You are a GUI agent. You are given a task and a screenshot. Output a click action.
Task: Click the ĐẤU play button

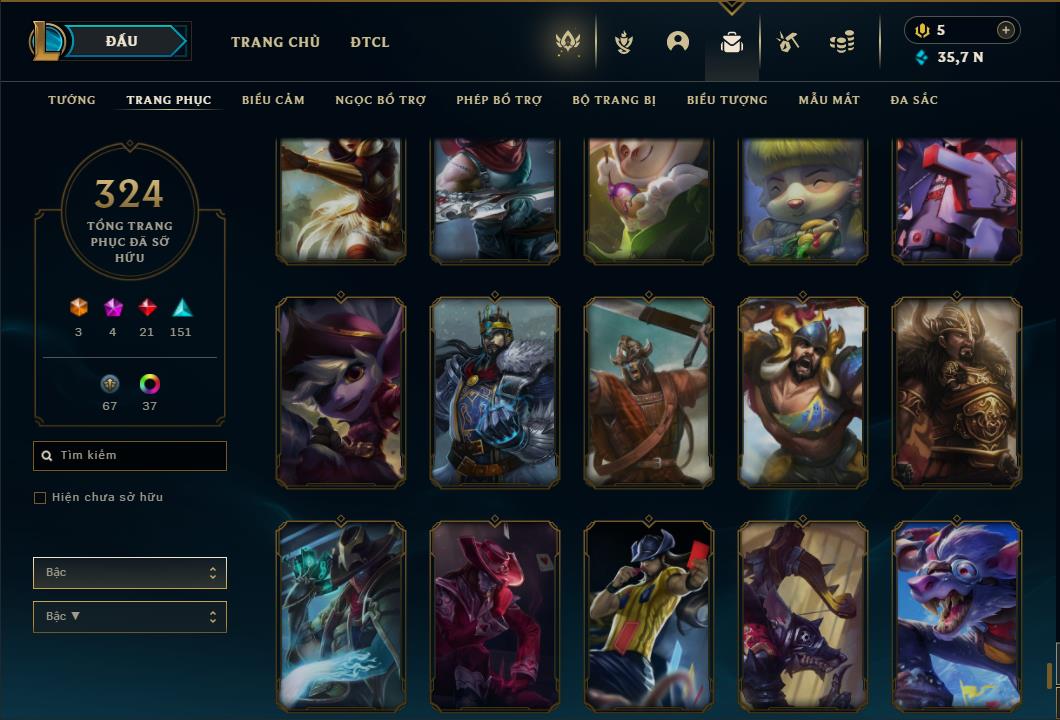click(x=121, y=41)
